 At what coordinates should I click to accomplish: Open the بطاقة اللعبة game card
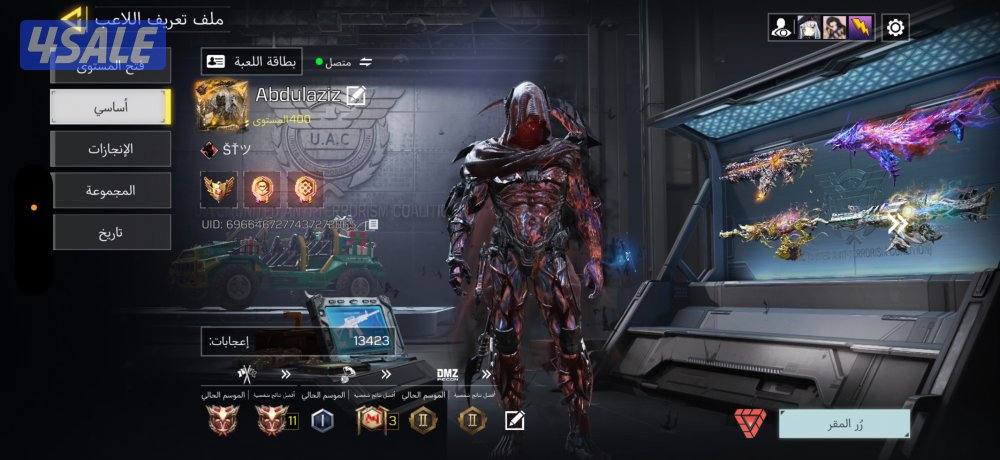click(252, 61)
